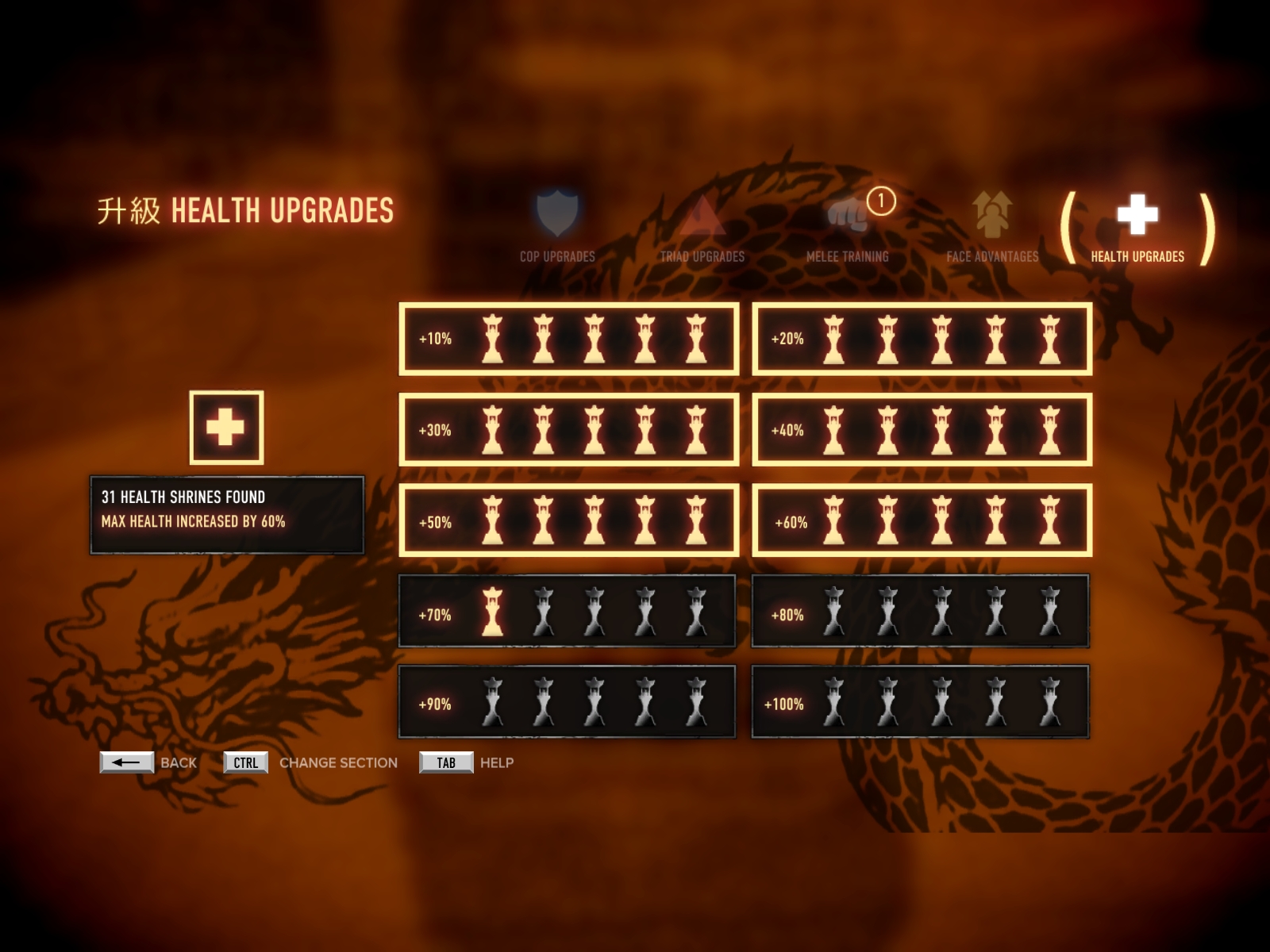Select the +10% health upgrade row

(x=568, y=339)
